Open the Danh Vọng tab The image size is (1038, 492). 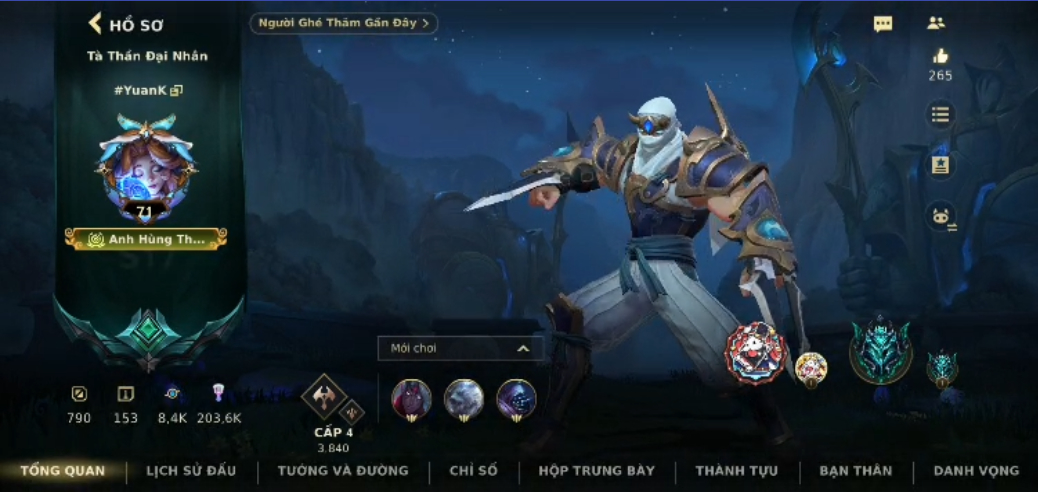tap(976, 471)
